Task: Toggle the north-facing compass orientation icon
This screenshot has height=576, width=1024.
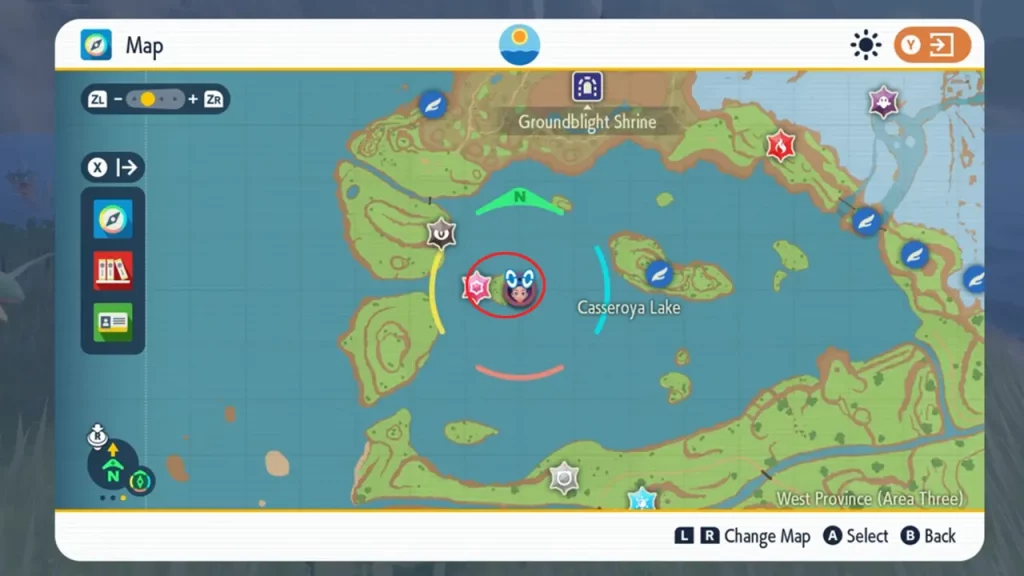Action: 113,466
